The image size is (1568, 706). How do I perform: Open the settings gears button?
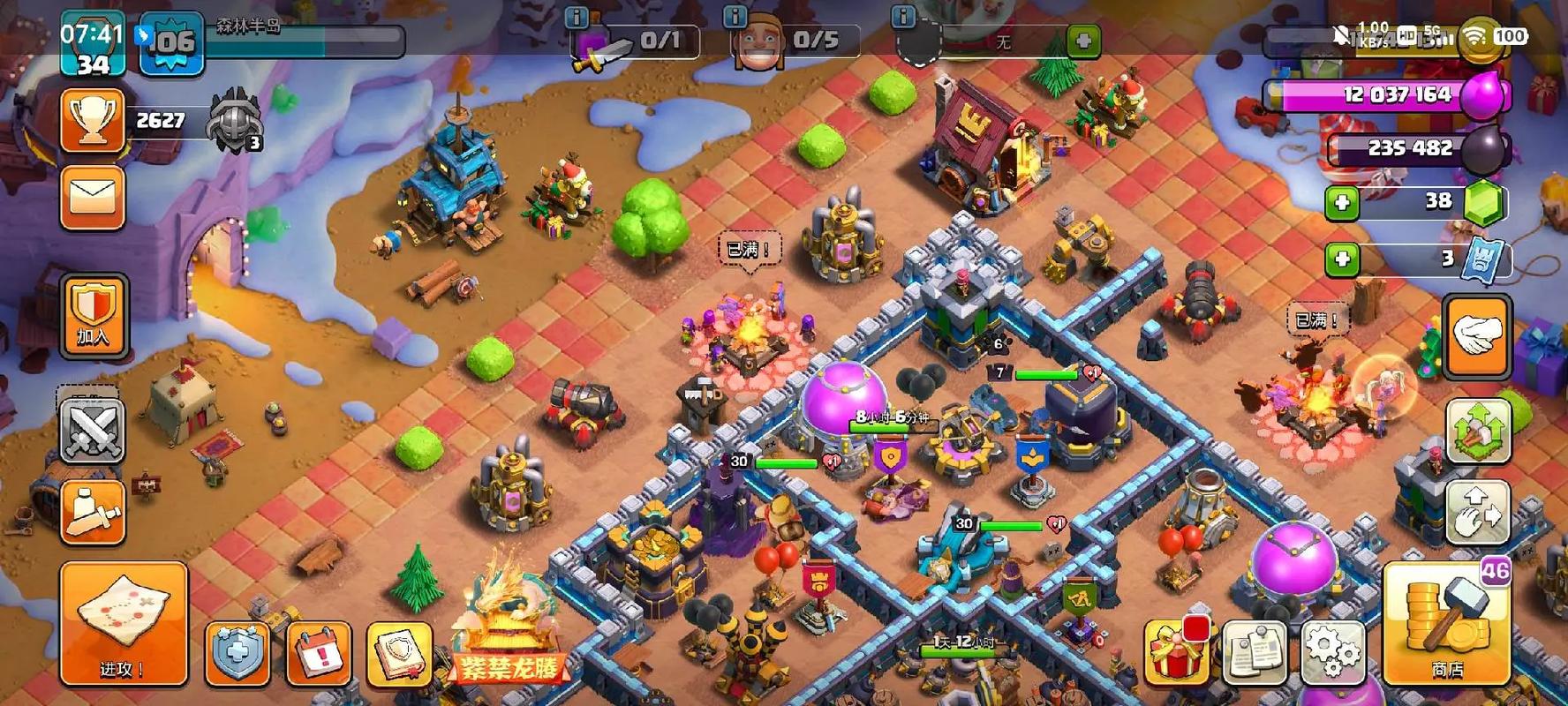(x=1333, y=652)
